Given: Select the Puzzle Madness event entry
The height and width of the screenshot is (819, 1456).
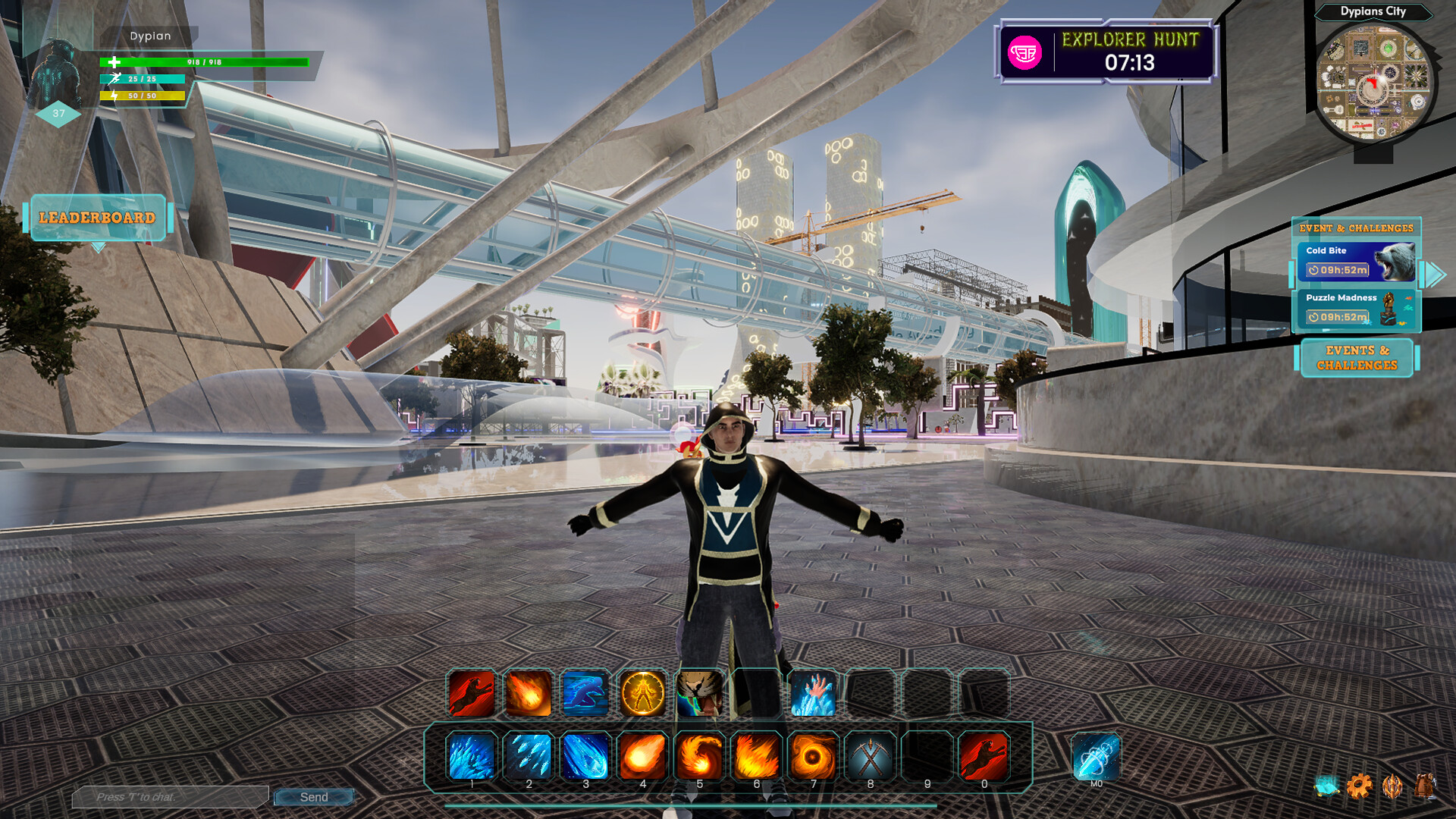Looking at the screenshot, I should tap(1356, 309).
